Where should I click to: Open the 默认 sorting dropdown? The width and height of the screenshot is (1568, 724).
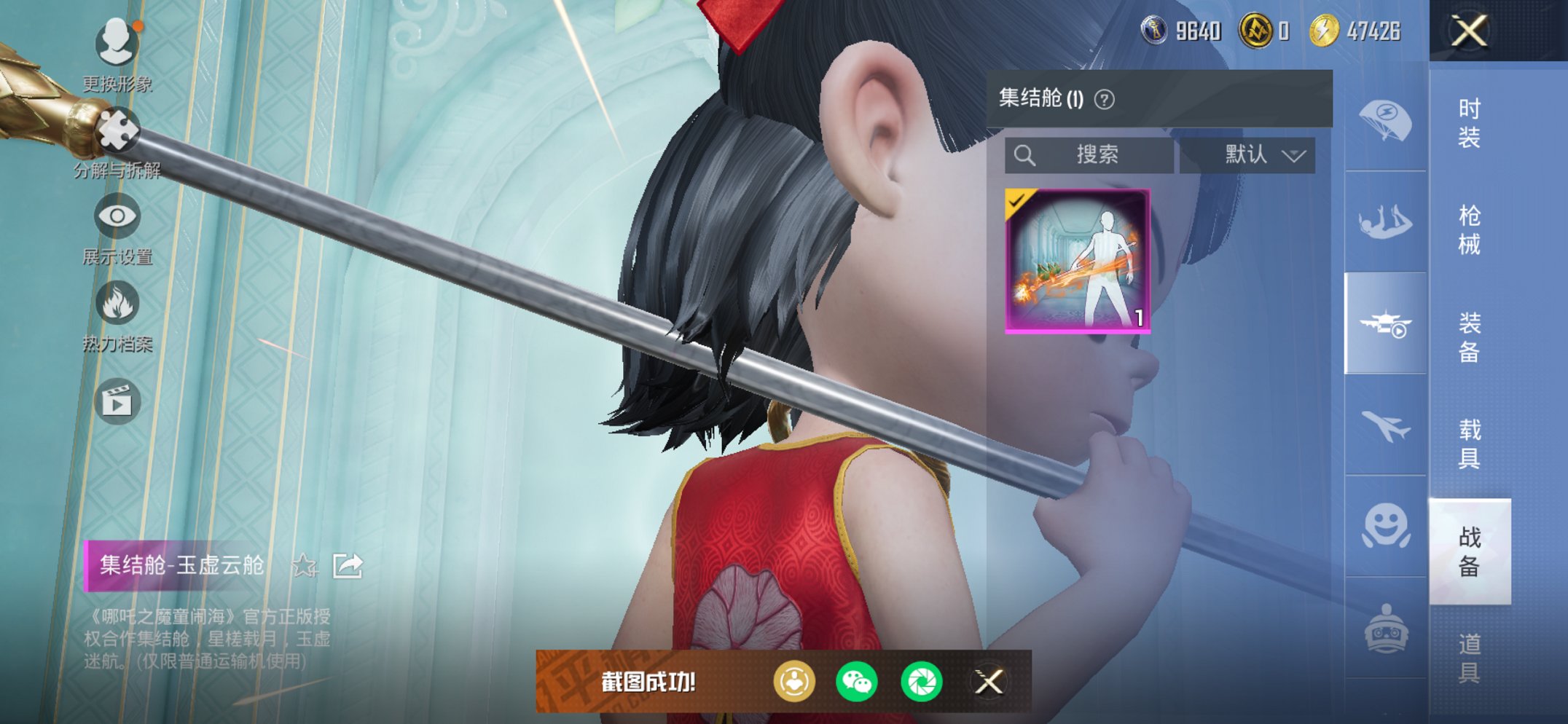[1259, 155]
